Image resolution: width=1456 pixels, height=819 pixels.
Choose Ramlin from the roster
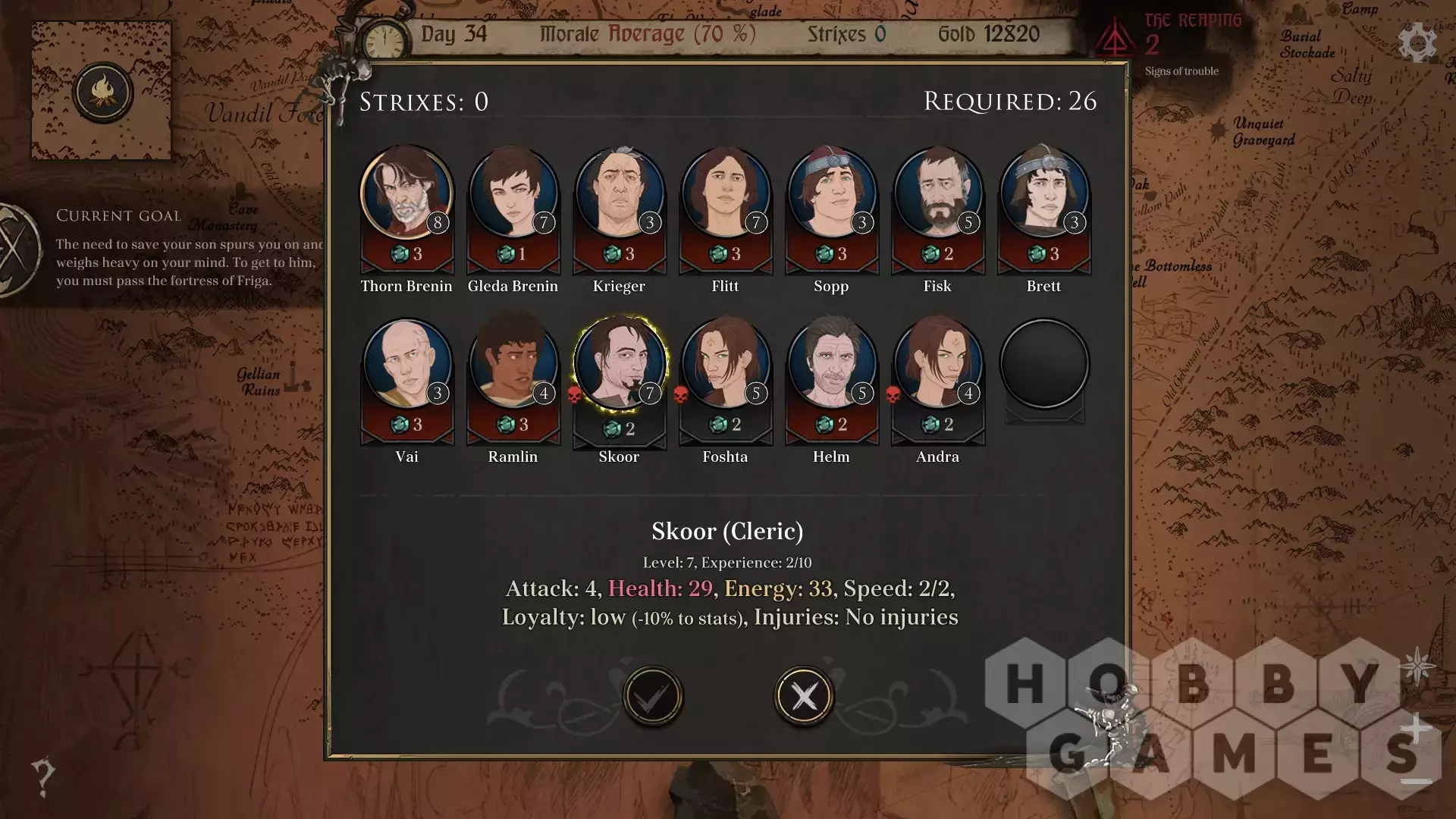[513, 364]
